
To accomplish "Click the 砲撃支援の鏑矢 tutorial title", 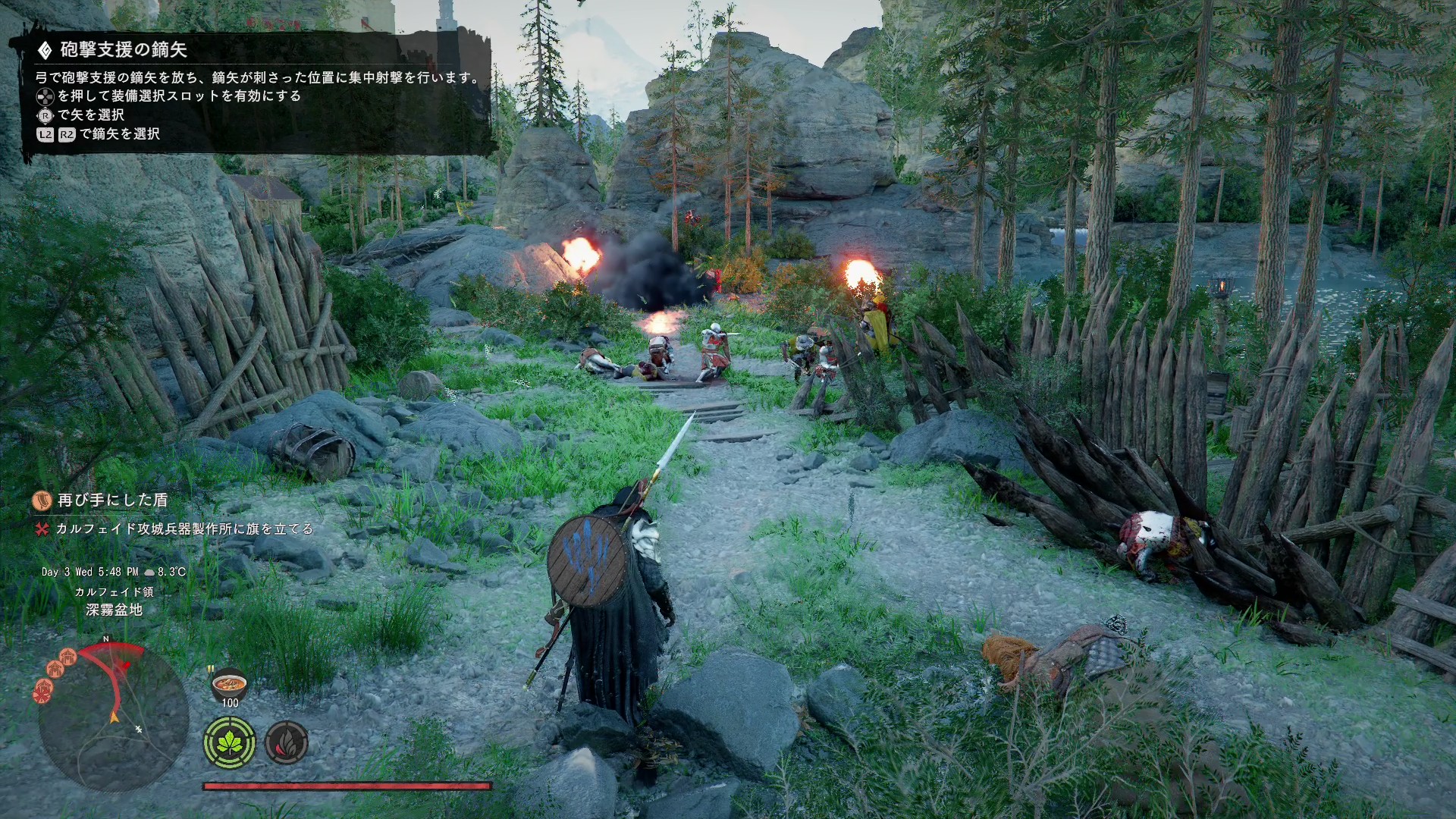I will [x=124, y=50].
